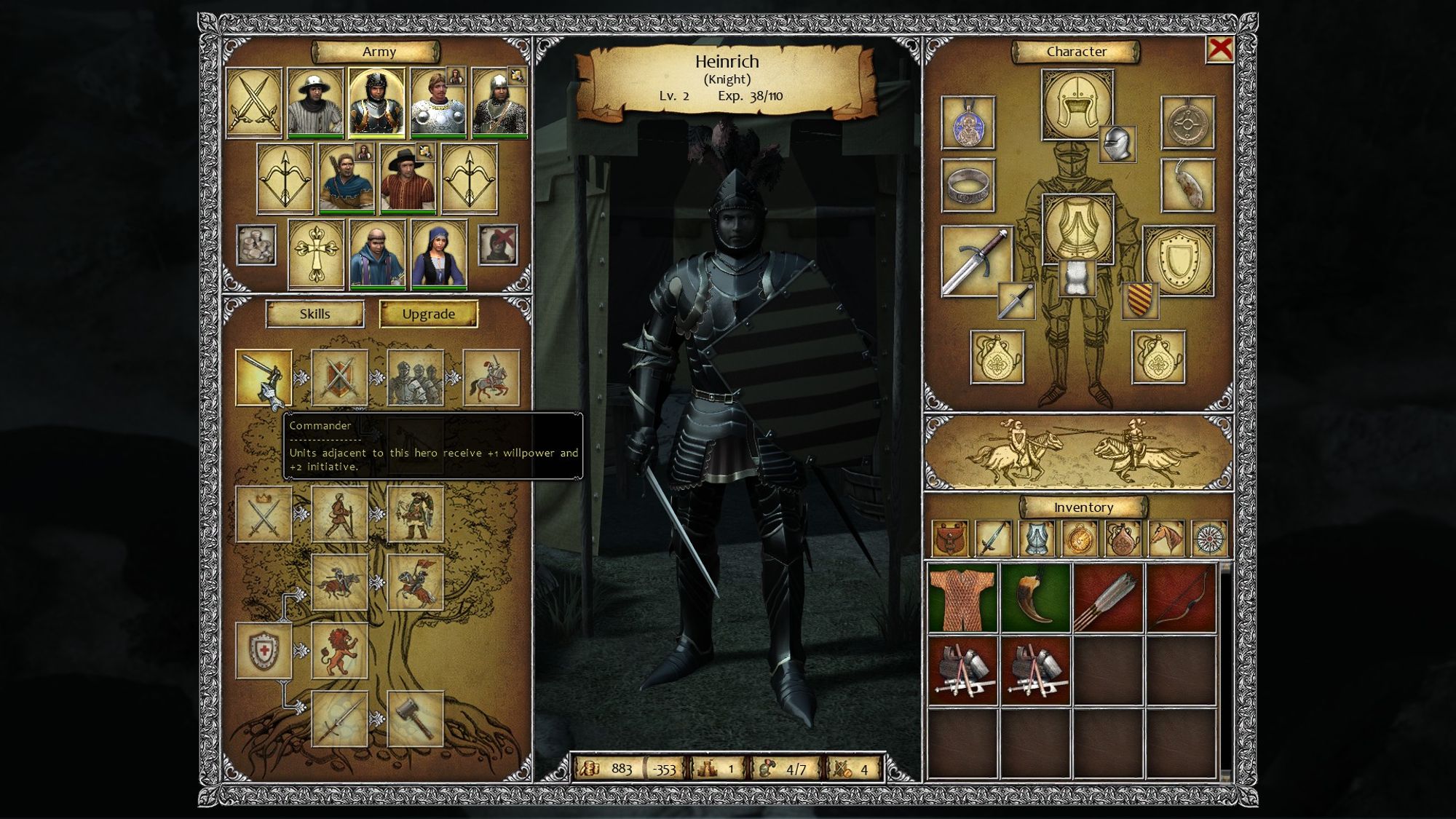This screenshot has width=1456, height=819.
Task: Choose the mounted knight upgrade node
Action: [491, 377]
